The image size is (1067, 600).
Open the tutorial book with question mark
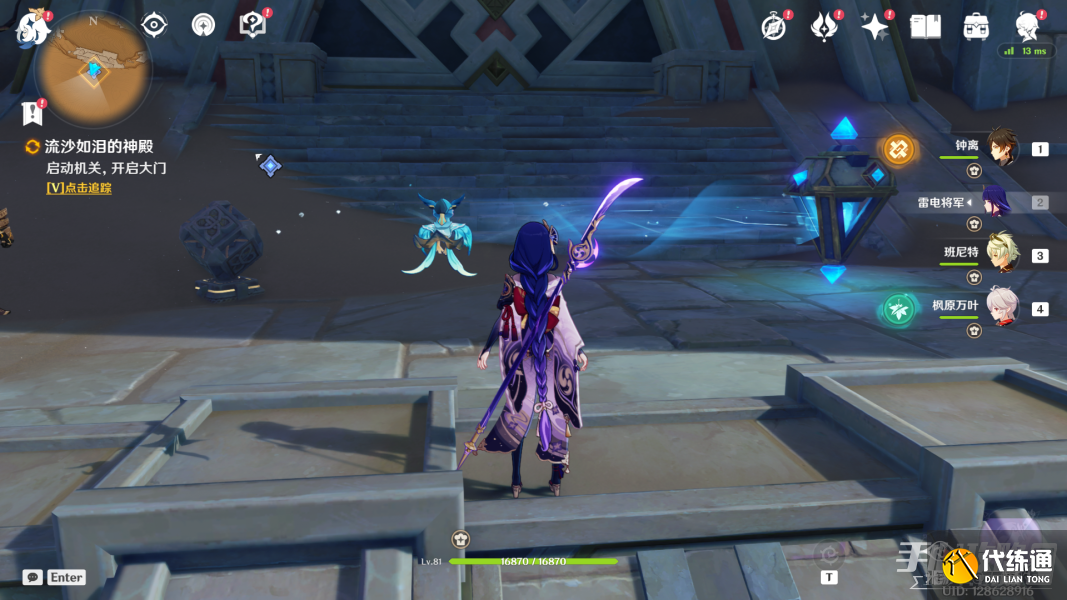click(x=253, y=25)
